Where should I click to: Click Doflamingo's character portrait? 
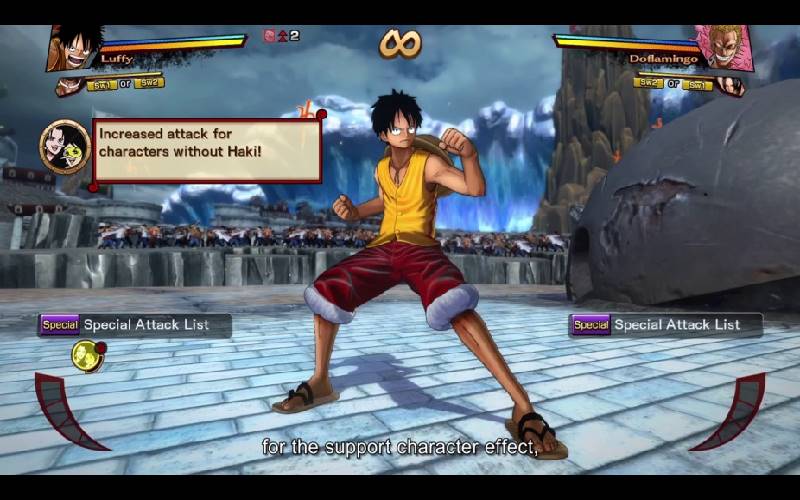pyautogui.click(x=723, y=46)
